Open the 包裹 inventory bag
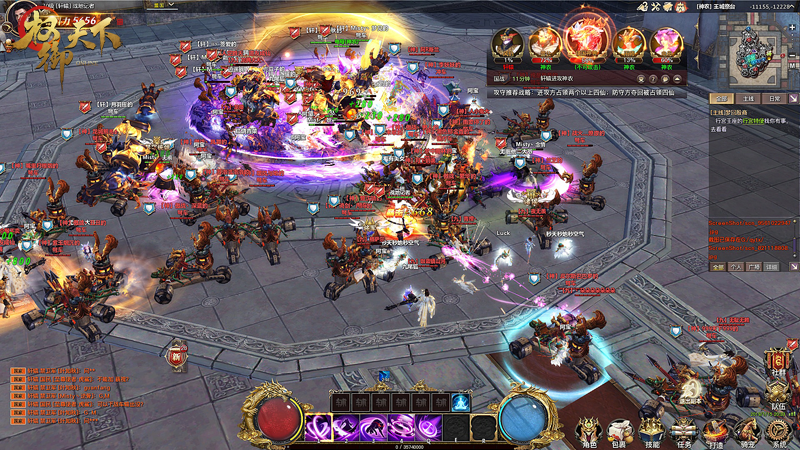 pyautogui.click(x=619, y=428)
